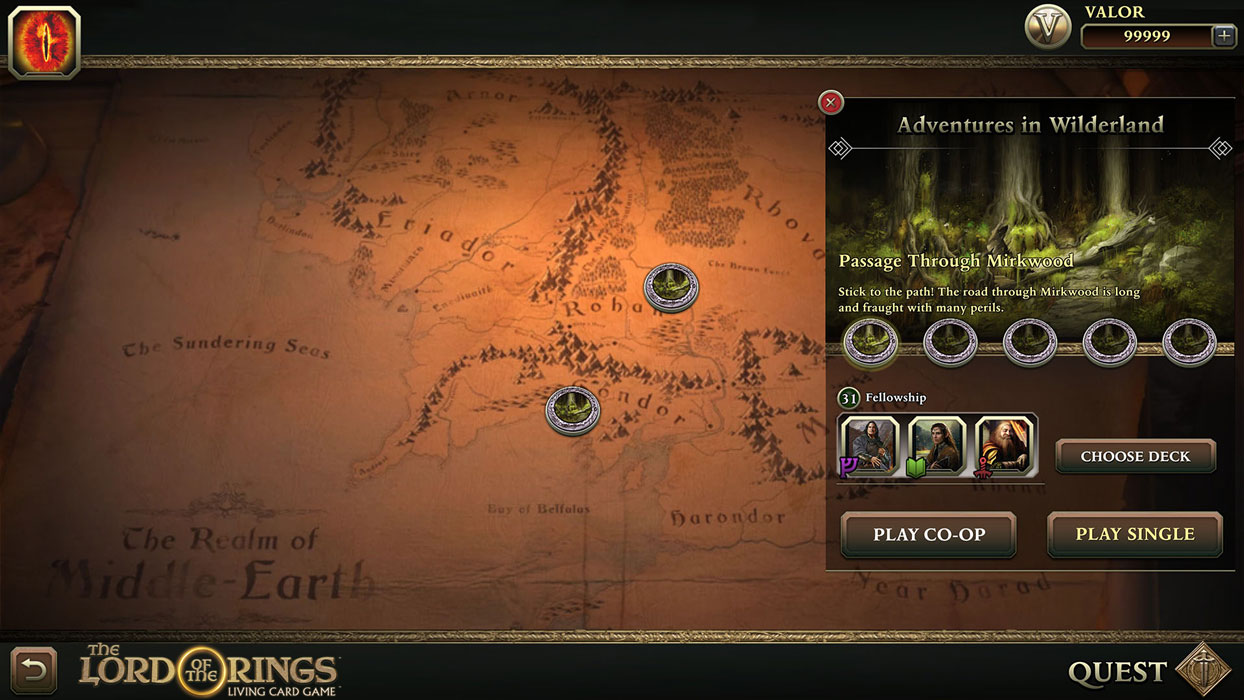Viewport: 1244px width, 700px height.
Task: Select the hero portrait with green book badge
Action: (937, 444)
